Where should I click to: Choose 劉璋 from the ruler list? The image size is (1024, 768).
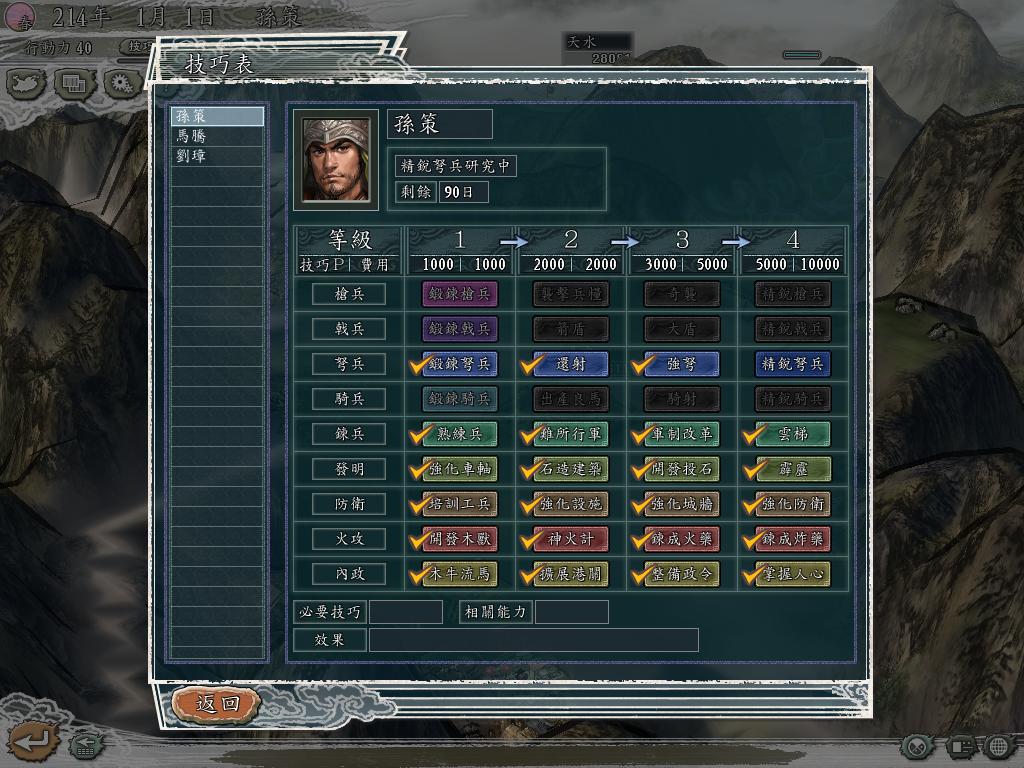point(217,156)
